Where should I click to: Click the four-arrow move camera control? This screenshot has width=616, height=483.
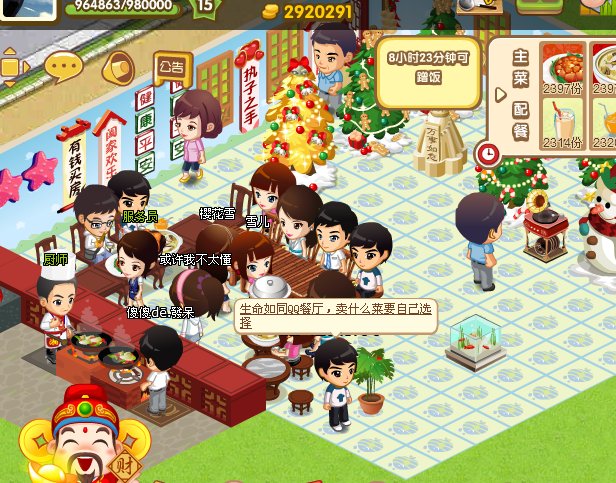pos(14,67)
